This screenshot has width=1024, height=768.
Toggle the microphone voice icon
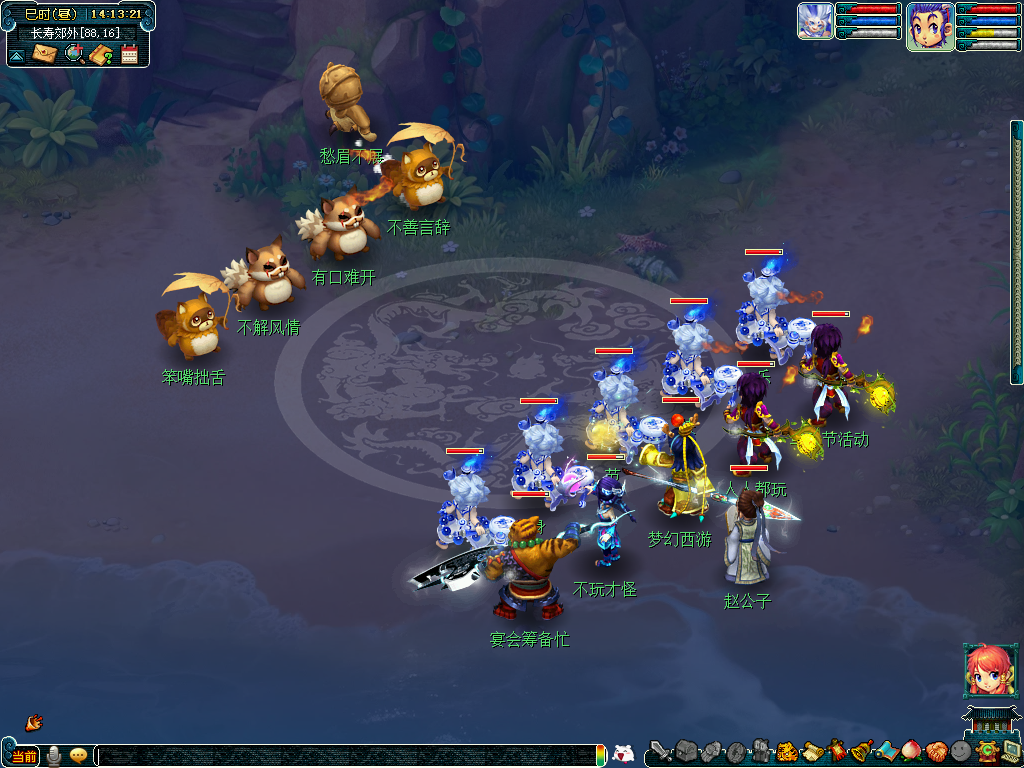point(54,756)
